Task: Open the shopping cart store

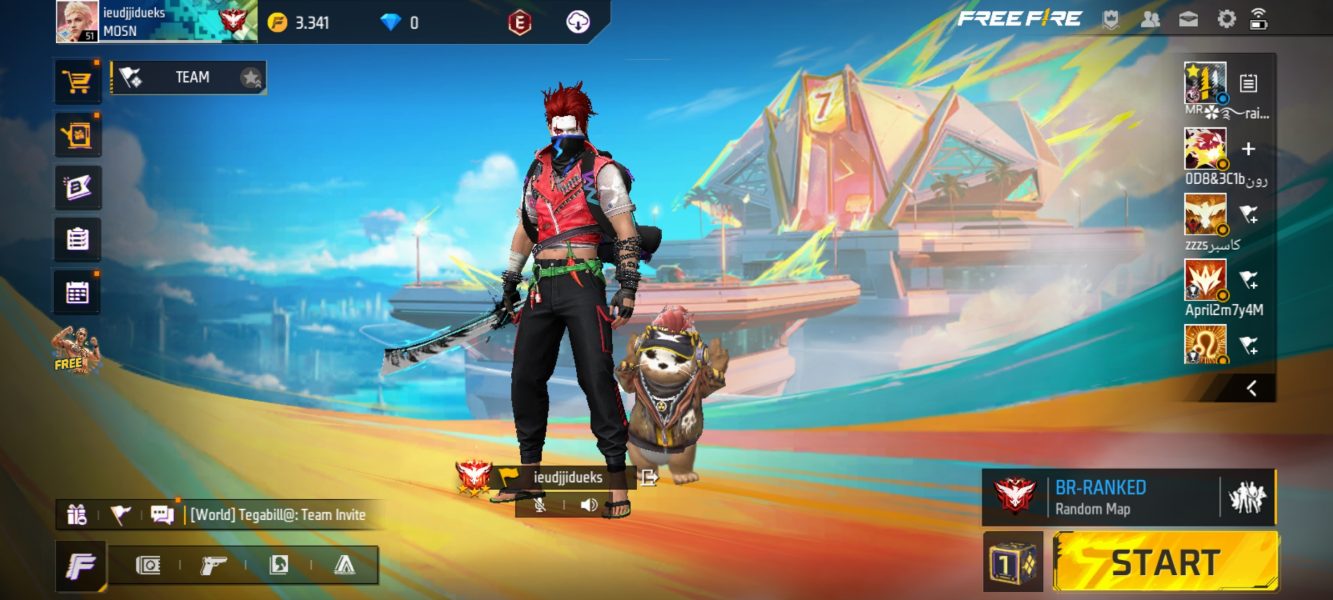Action: point(77,82)
